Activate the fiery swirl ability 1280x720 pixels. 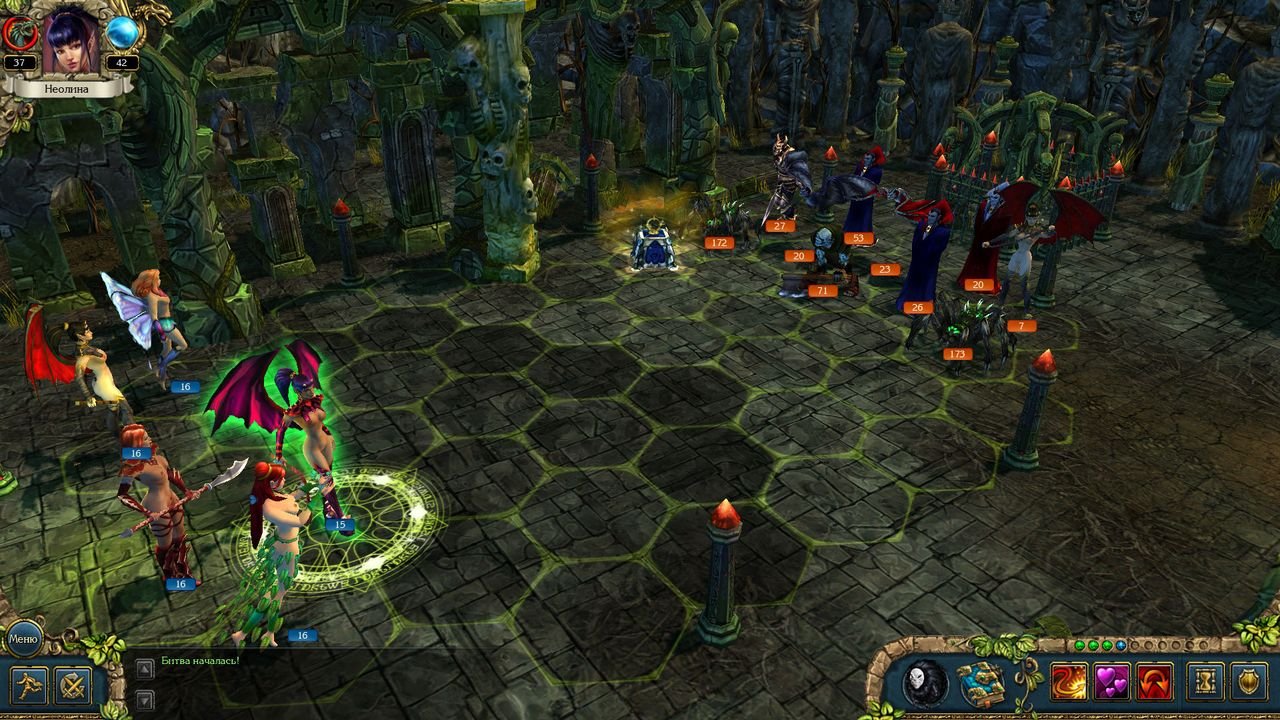point(1068,683)
